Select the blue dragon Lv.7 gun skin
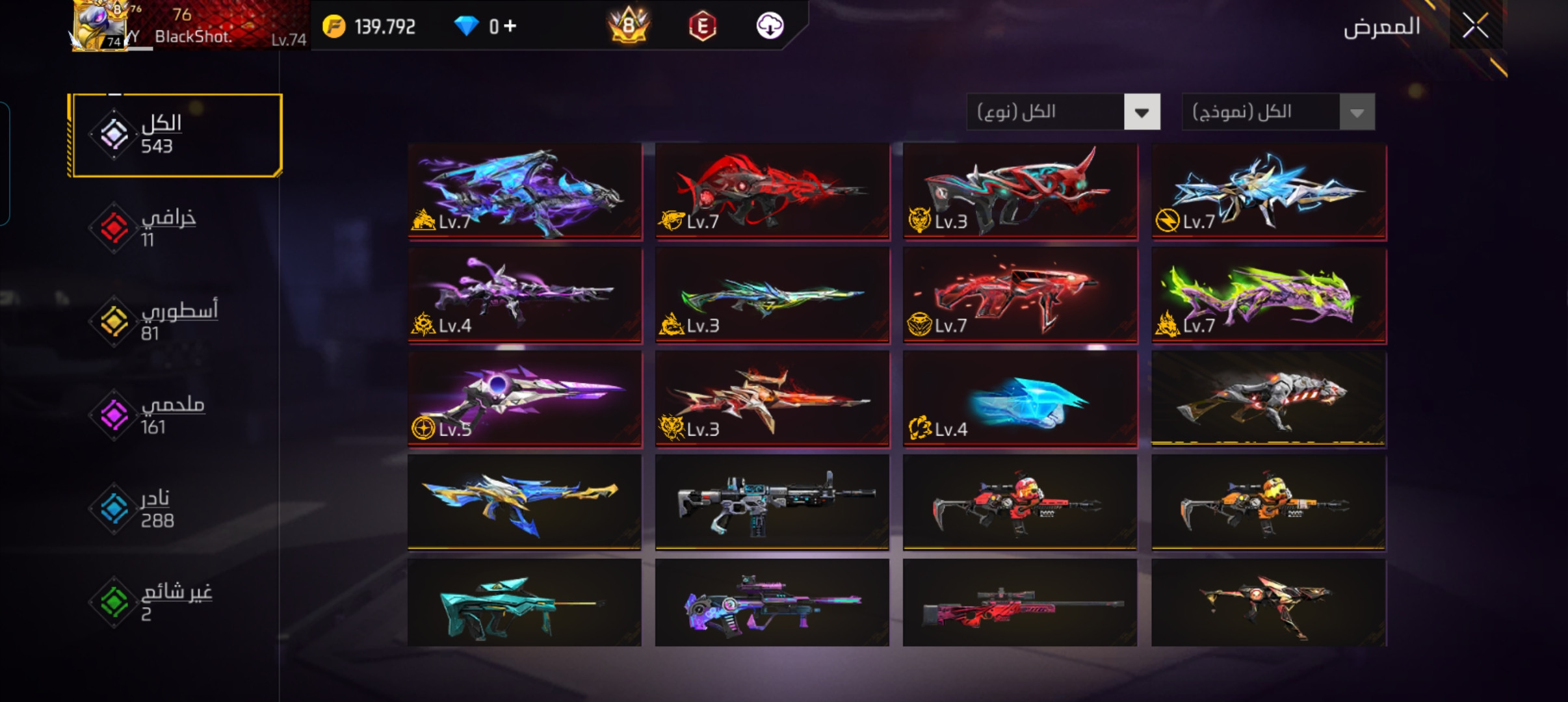This screenshot has height=702, width=1568. [525, 191]
